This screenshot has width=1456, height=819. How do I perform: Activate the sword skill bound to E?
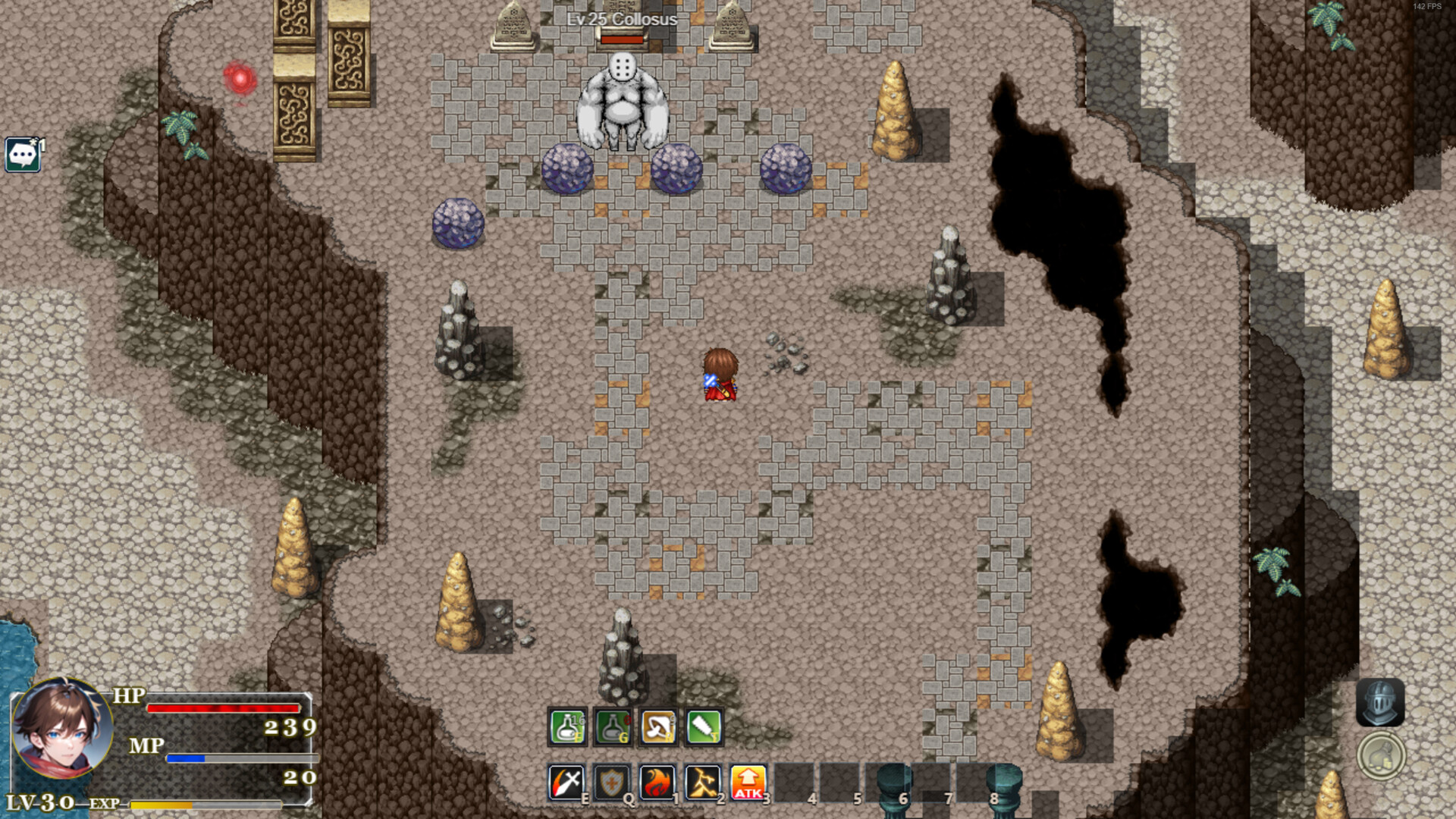(566, 781)
